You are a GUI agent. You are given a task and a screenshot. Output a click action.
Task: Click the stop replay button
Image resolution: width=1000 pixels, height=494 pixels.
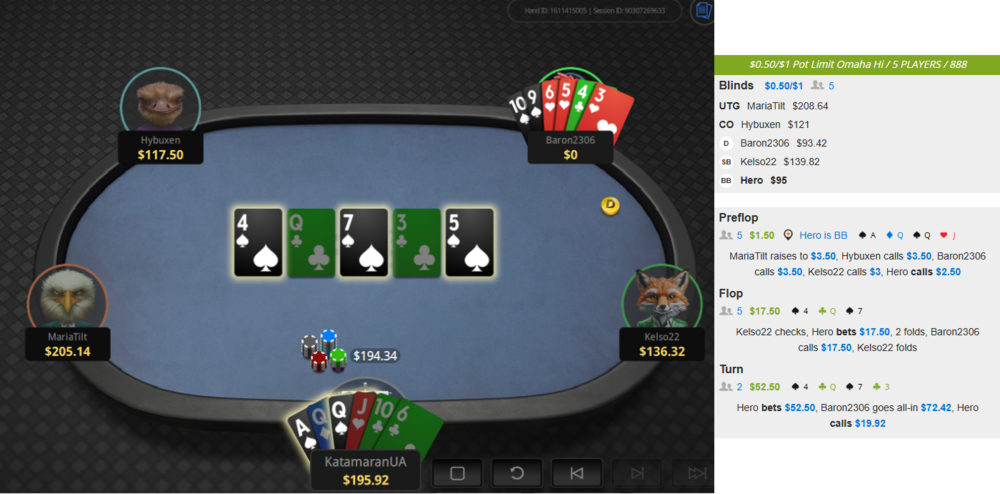[x=457, y=473]
